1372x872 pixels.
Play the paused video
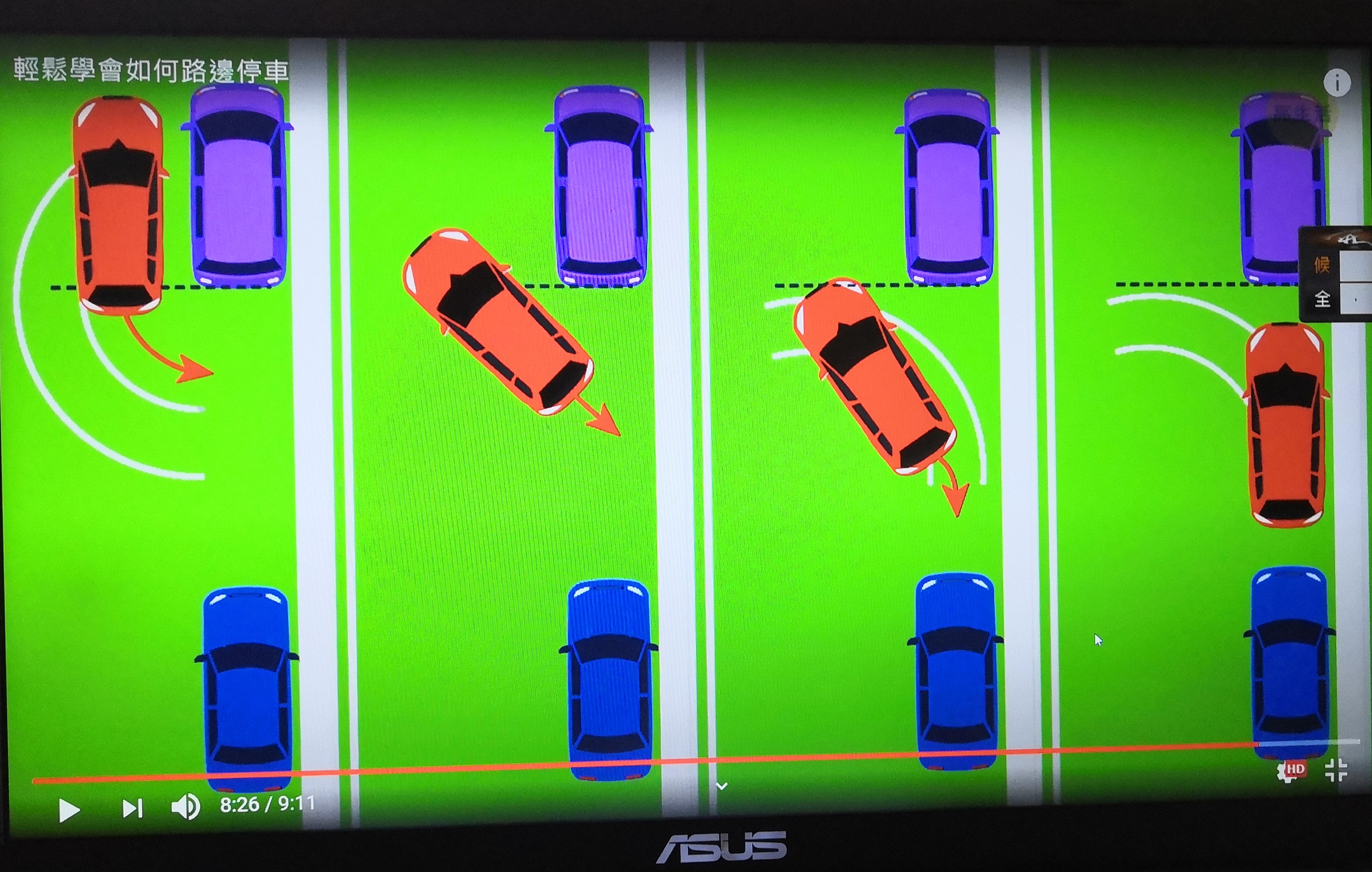69,810
